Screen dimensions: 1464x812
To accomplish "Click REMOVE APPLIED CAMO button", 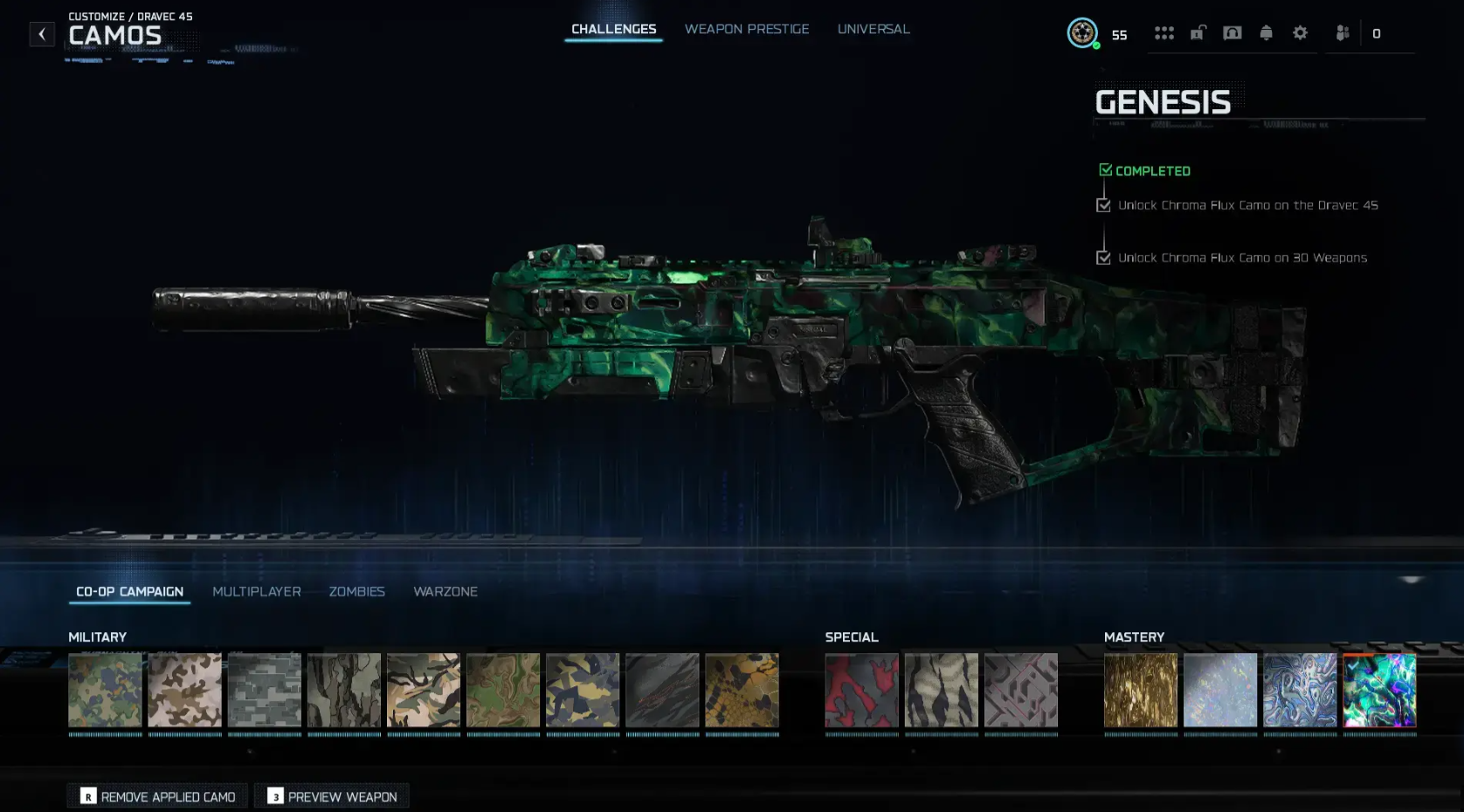I will [x=156, y=796].
